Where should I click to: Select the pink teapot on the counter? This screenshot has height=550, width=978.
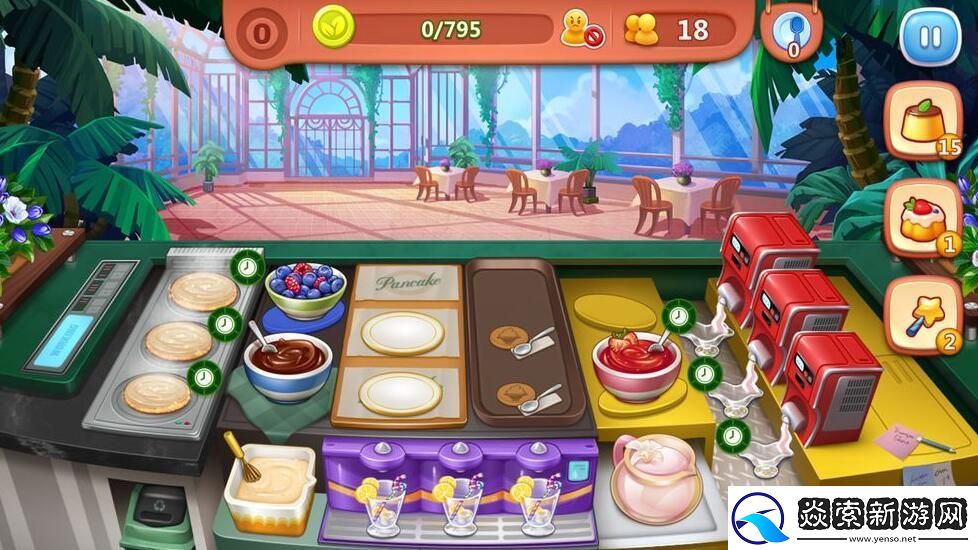[655, 477]
